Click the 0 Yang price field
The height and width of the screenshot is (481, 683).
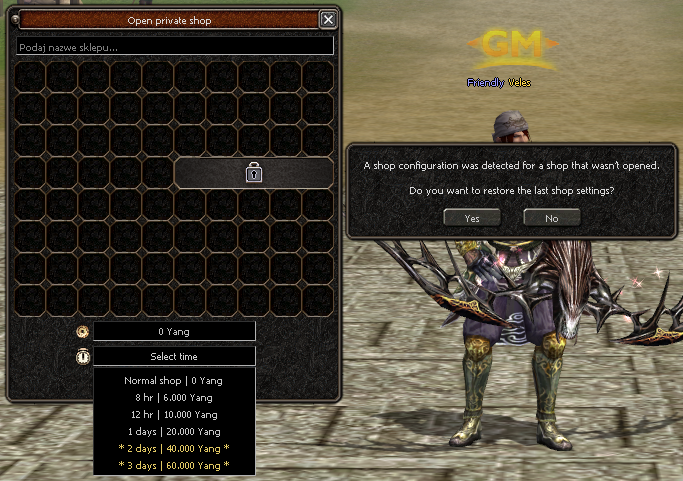174,331
